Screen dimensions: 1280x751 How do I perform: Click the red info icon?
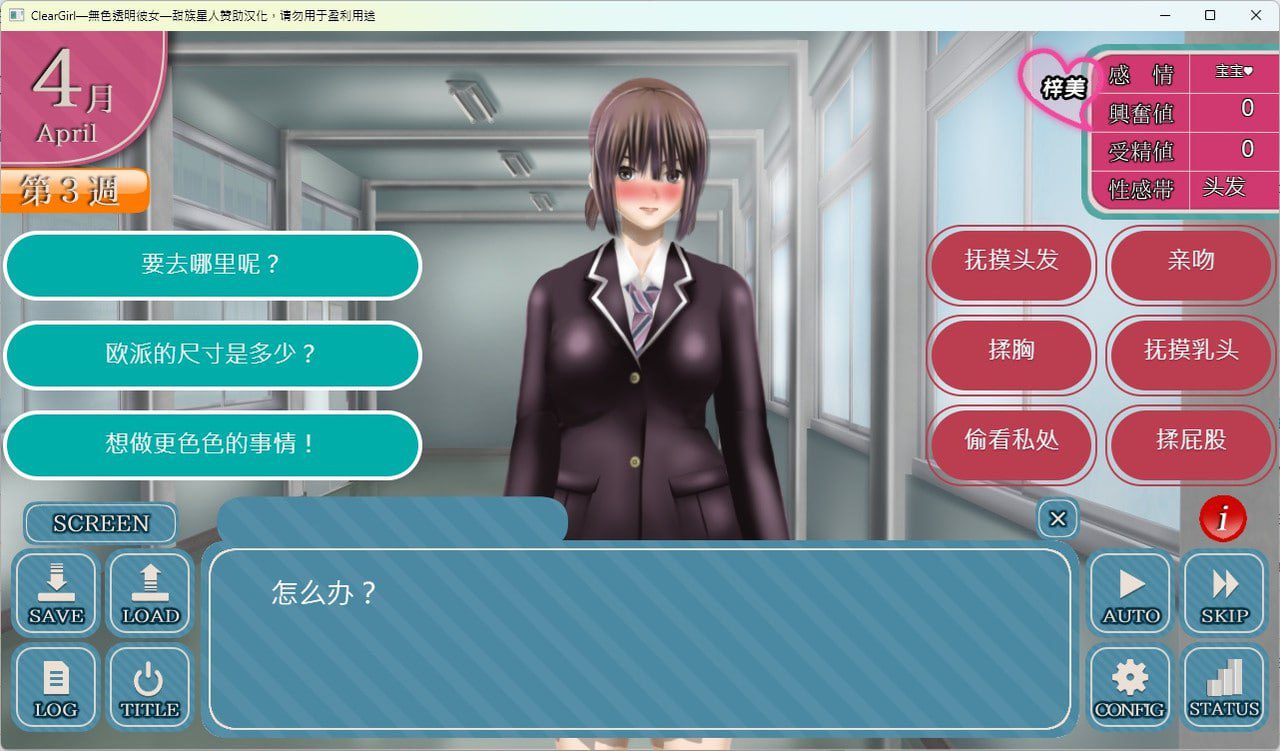coord(1221,519)
